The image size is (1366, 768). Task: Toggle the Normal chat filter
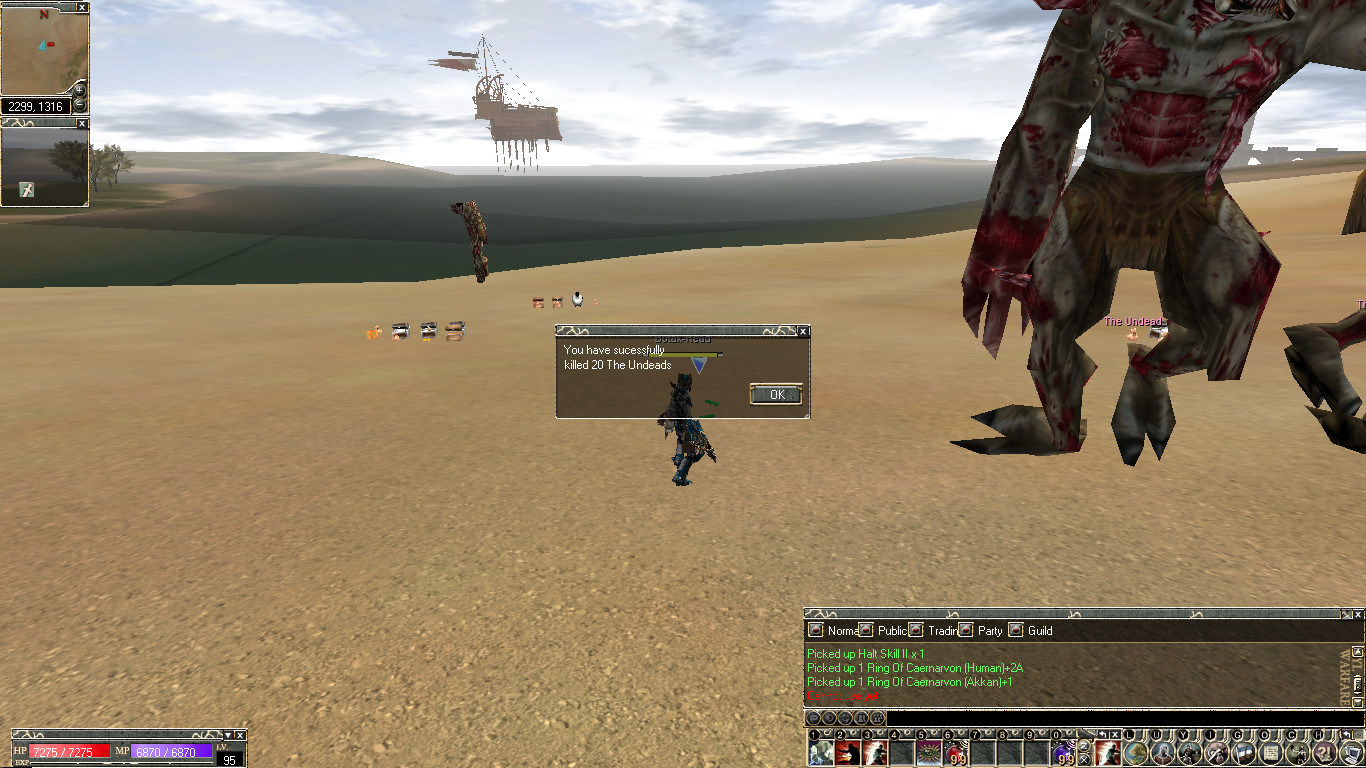click(x=816, y=630)
